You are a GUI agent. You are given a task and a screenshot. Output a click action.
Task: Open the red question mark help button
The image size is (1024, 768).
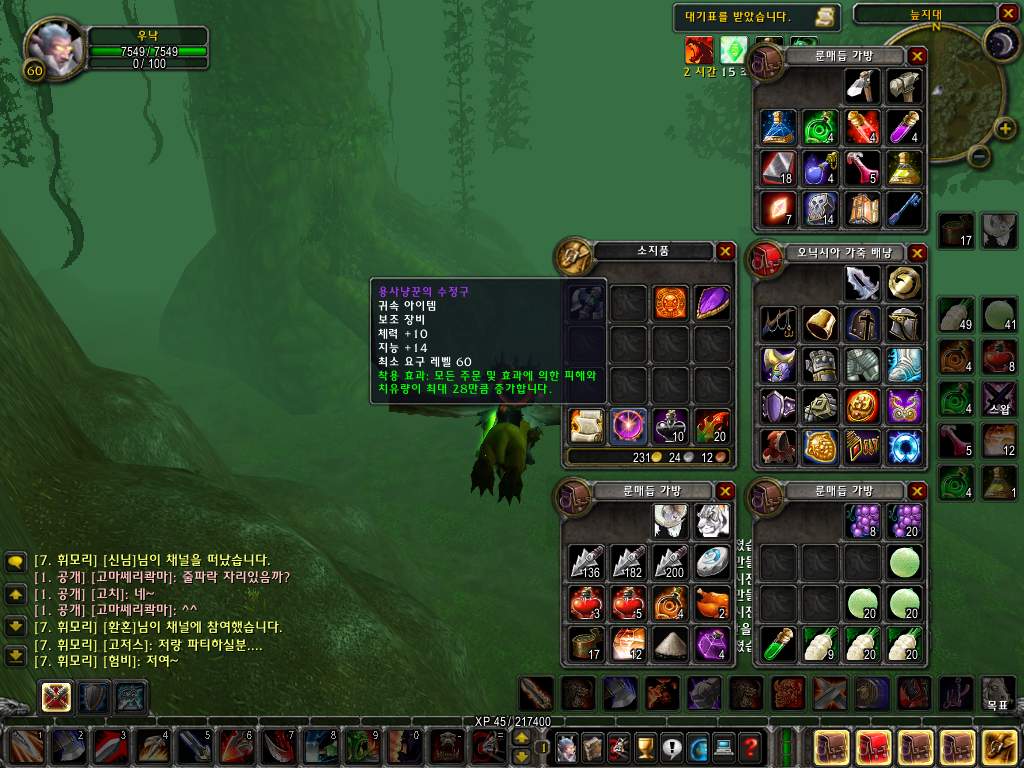751,745
